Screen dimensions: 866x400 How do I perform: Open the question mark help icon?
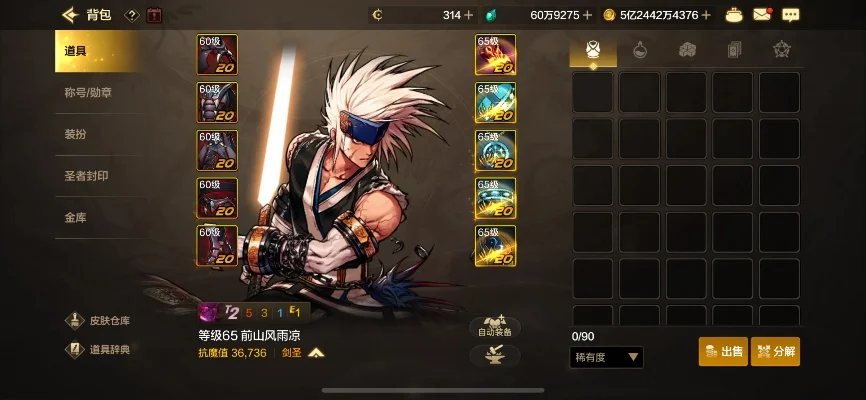[131, 15]
